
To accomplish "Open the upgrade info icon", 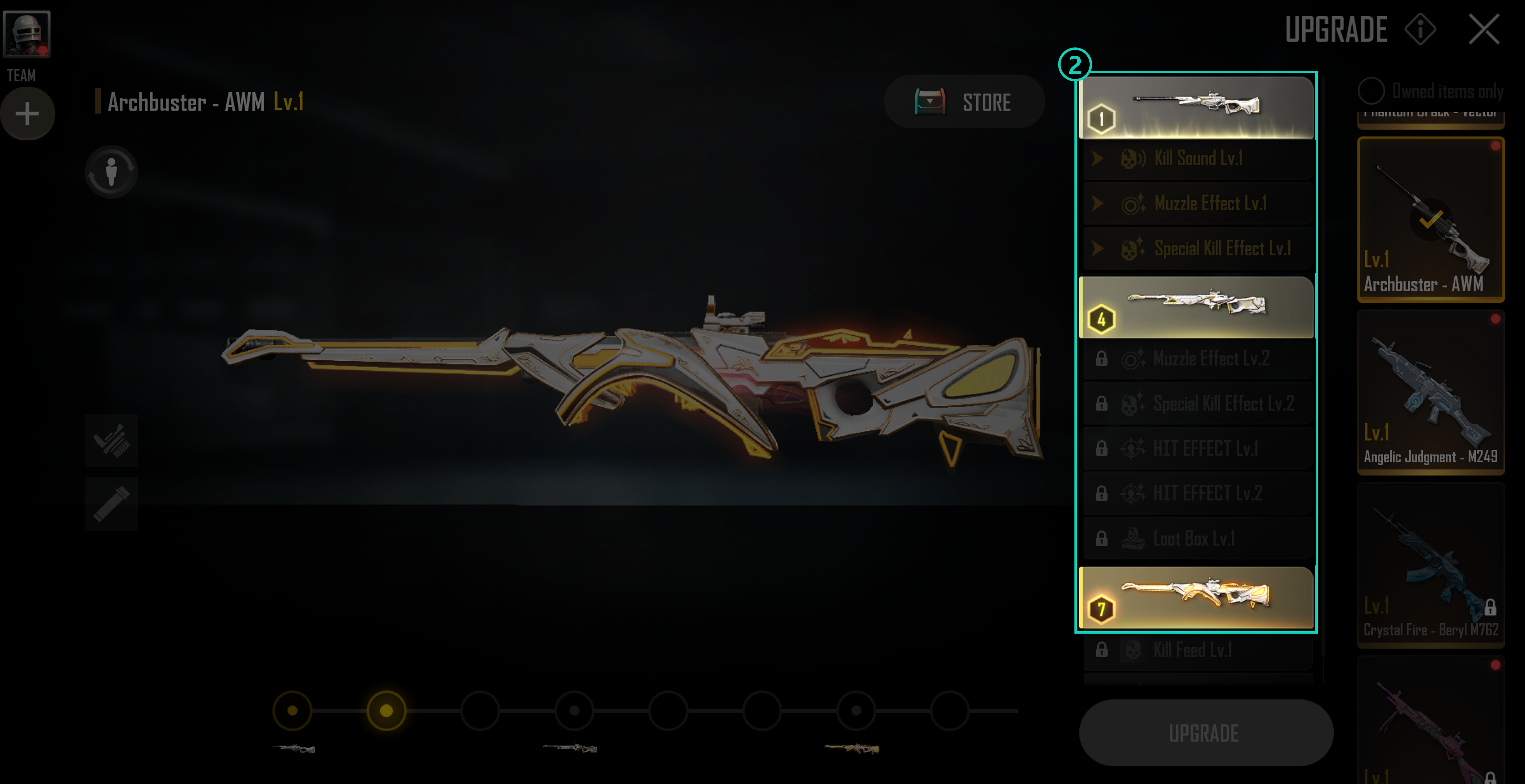I will pos(1420,29).
